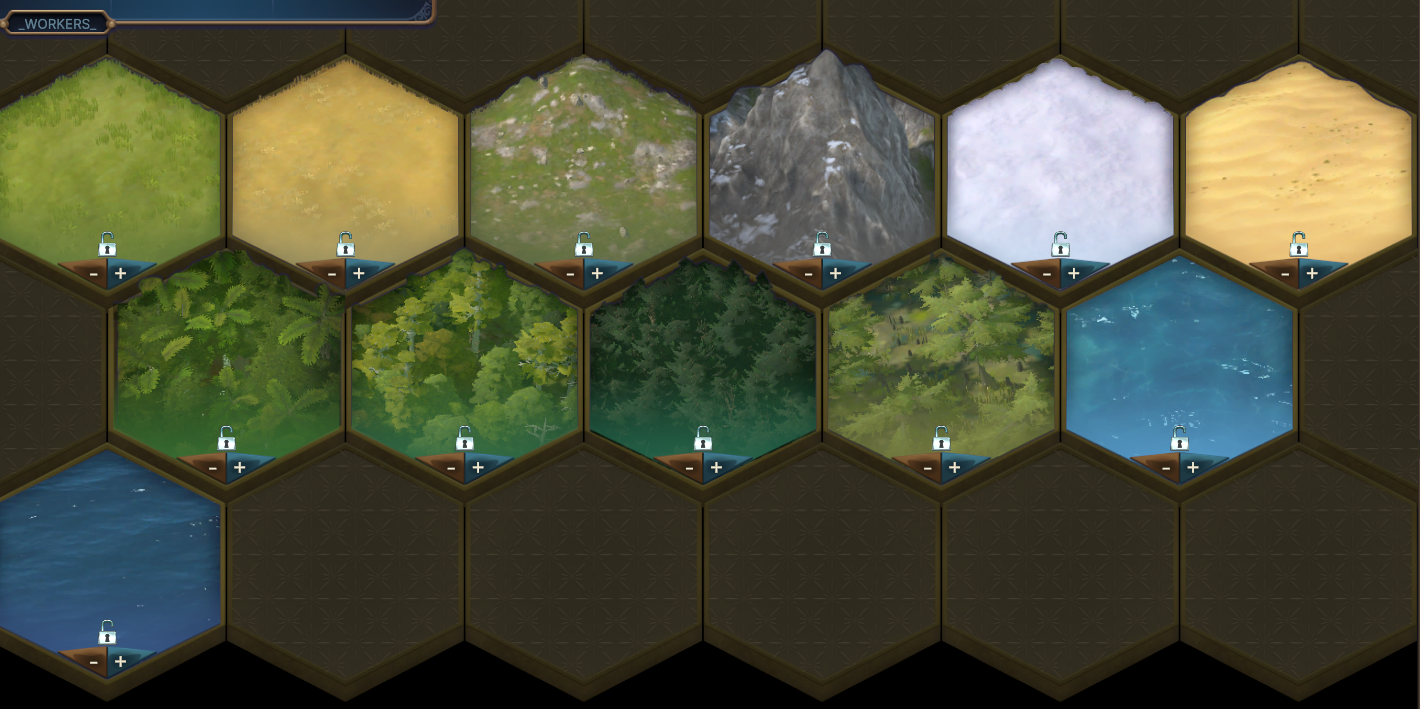Increase the sandy desert tile count
Viewport: 1420px width, 709px height.
click(1312, 273)
